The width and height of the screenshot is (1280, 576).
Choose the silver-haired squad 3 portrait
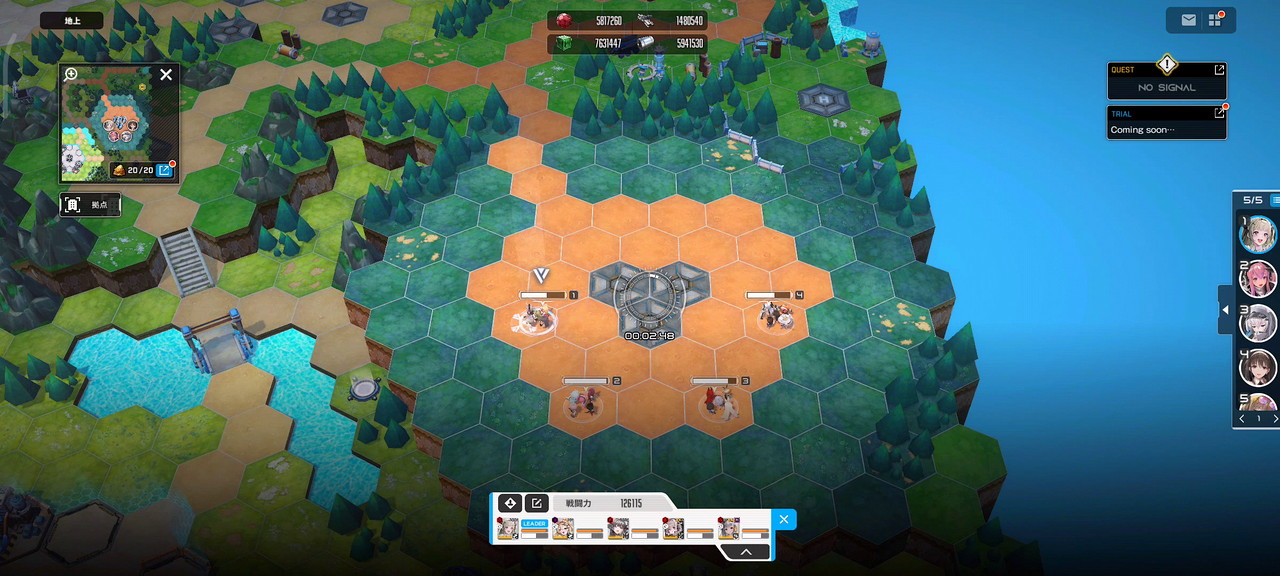(1258, 323)
